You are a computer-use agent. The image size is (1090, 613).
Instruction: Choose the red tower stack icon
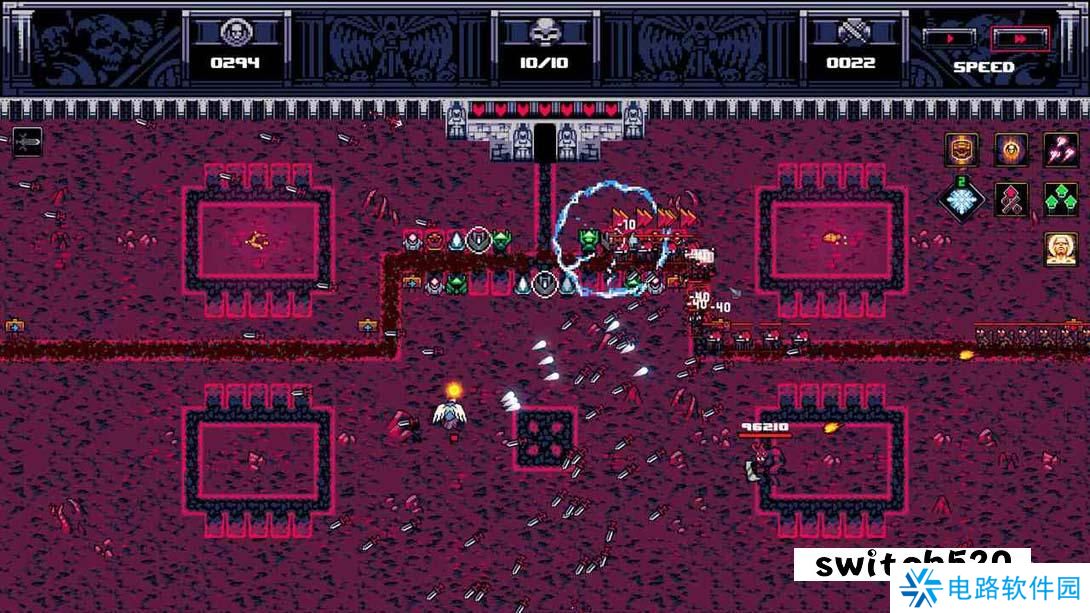1011,199
